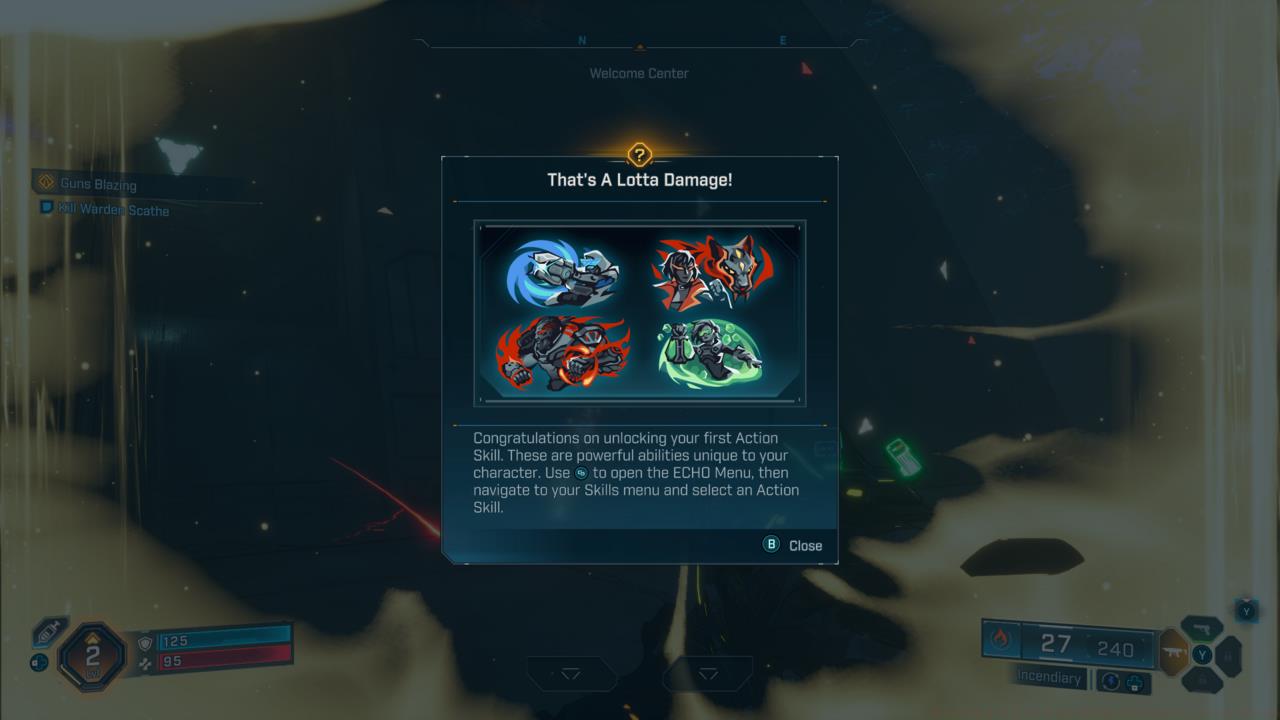Click the Welcome Center location label
This screenshot has height=720, width=1280.
[x=639, y=72]
